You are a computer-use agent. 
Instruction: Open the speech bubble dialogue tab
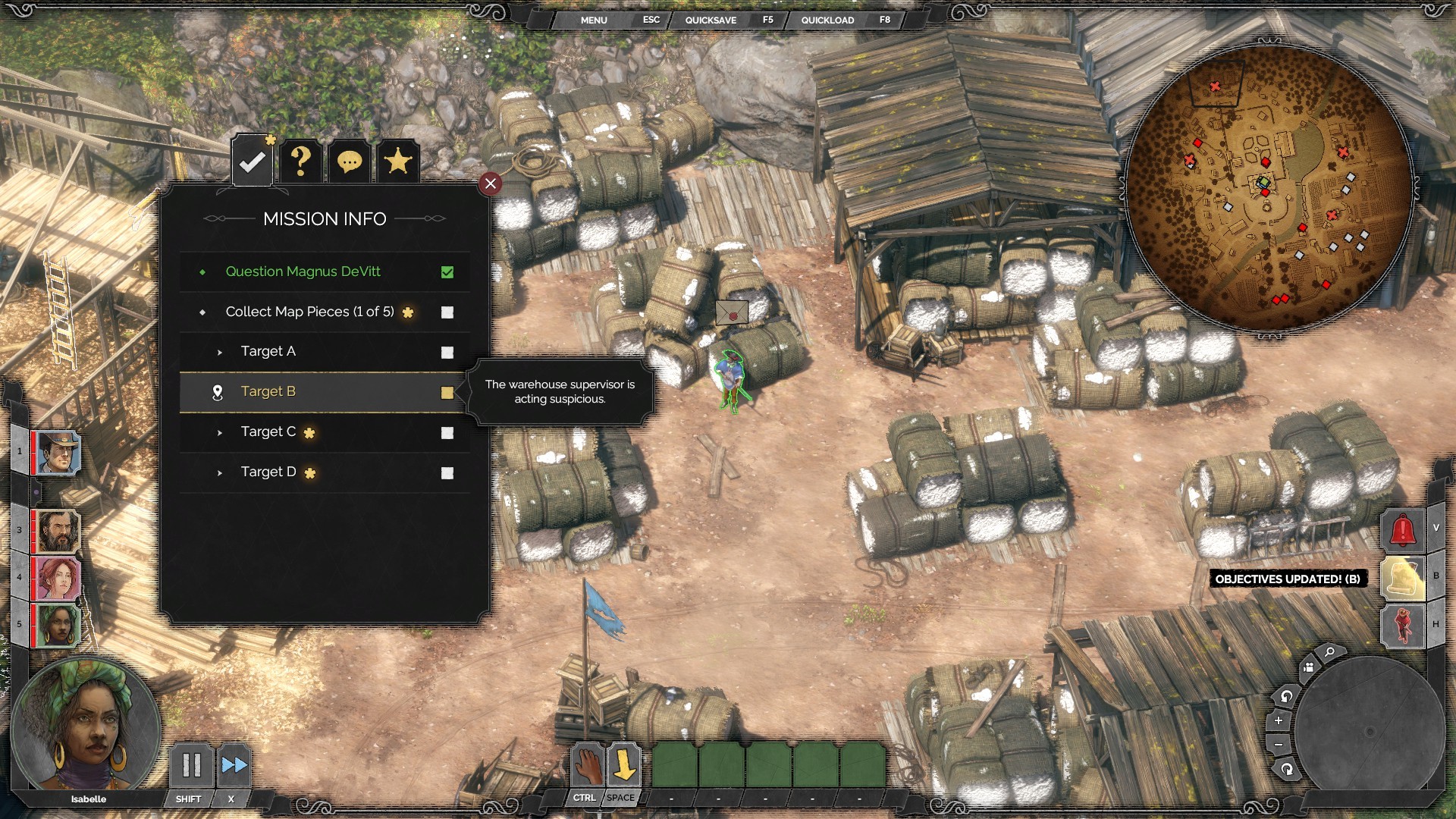pyautogui.click(x=350, y=162)
